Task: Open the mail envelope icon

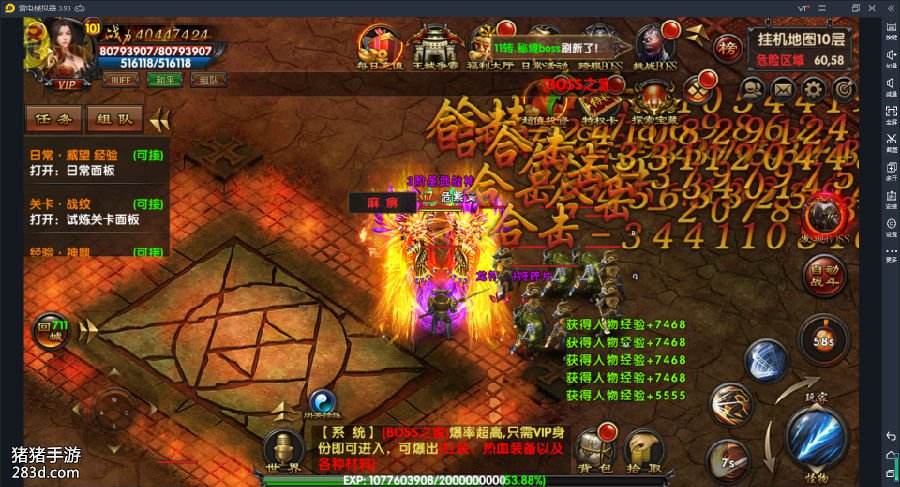Action: [x=783, y=90]
